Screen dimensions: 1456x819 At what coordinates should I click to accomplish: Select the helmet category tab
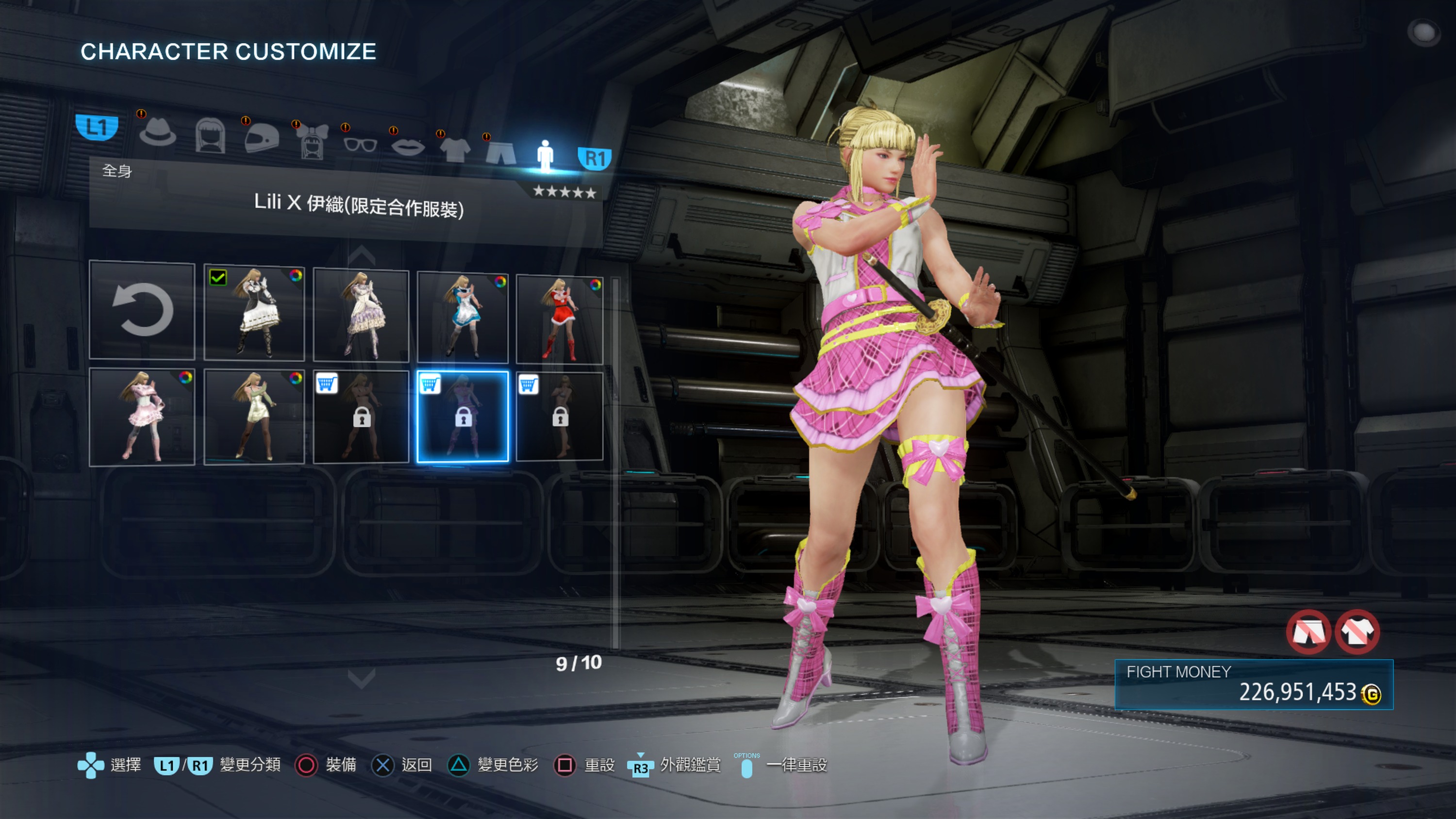[x=262, y=138]
